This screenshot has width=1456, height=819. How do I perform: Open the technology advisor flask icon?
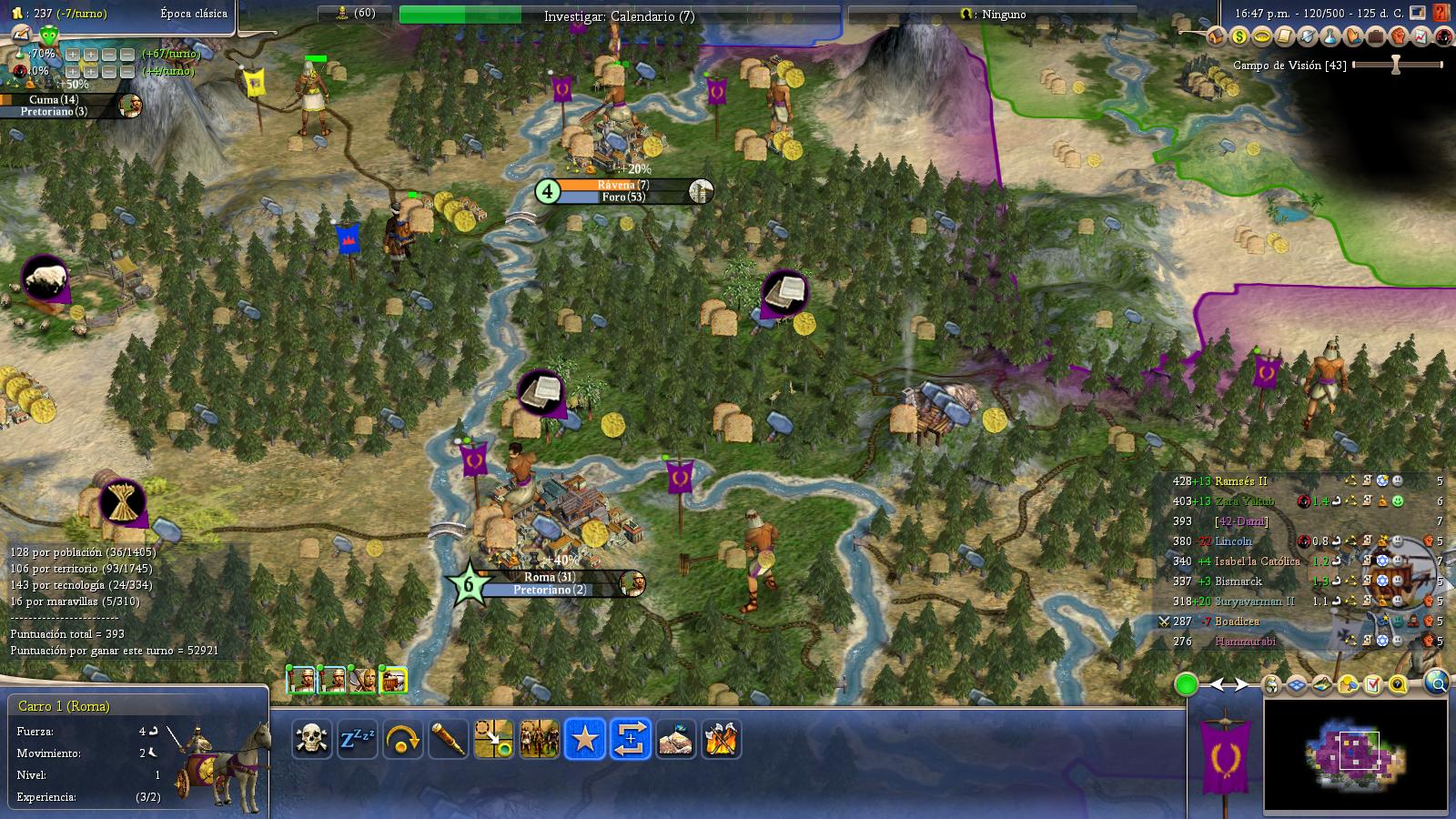tap(1330, 36)
